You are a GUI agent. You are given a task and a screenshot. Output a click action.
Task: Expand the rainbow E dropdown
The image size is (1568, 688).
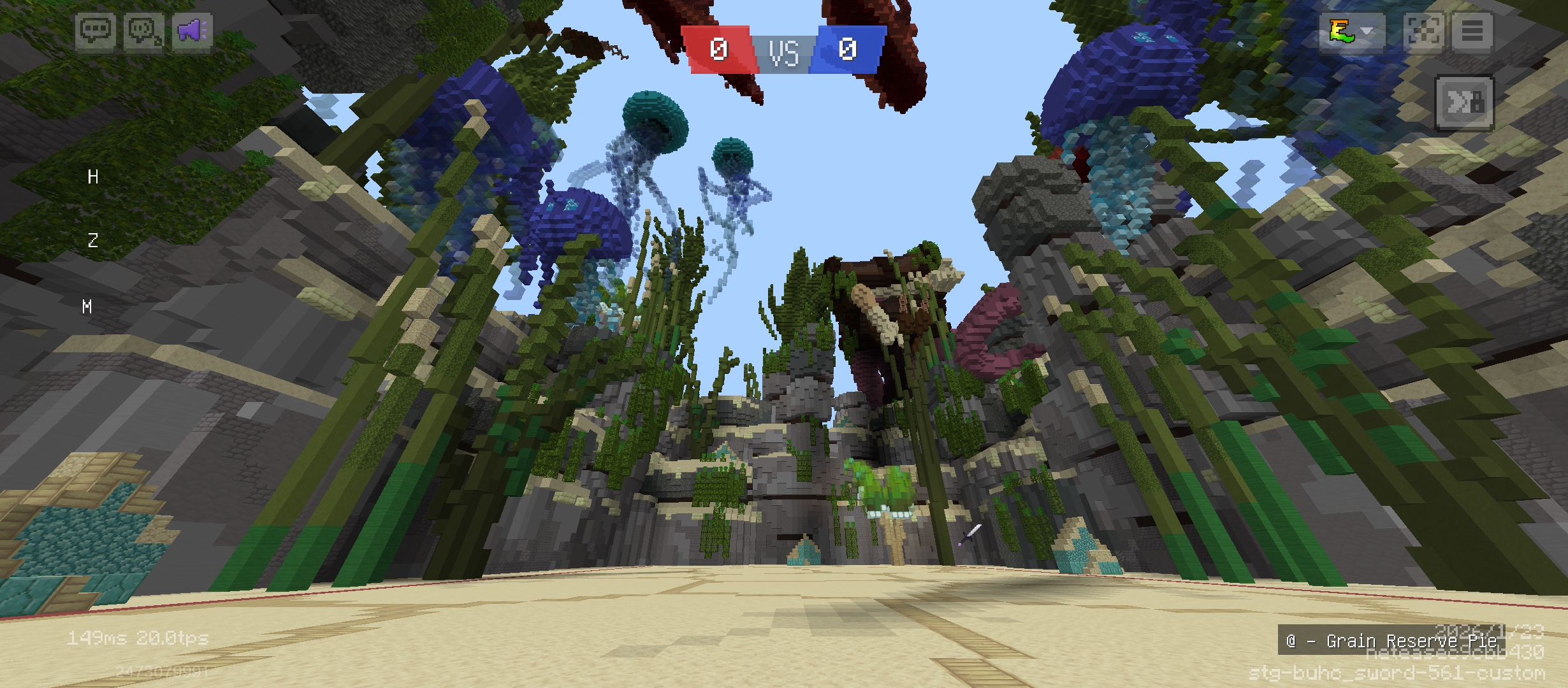coord(1351,31)
